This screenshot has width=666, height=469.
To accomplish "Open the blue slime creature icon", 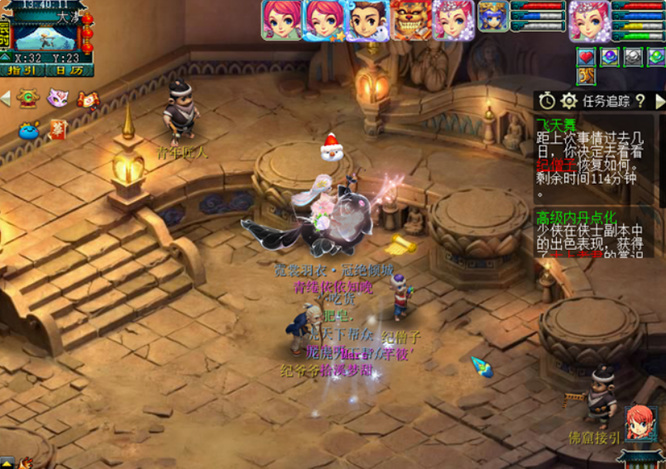I will (x=27, y=127).
